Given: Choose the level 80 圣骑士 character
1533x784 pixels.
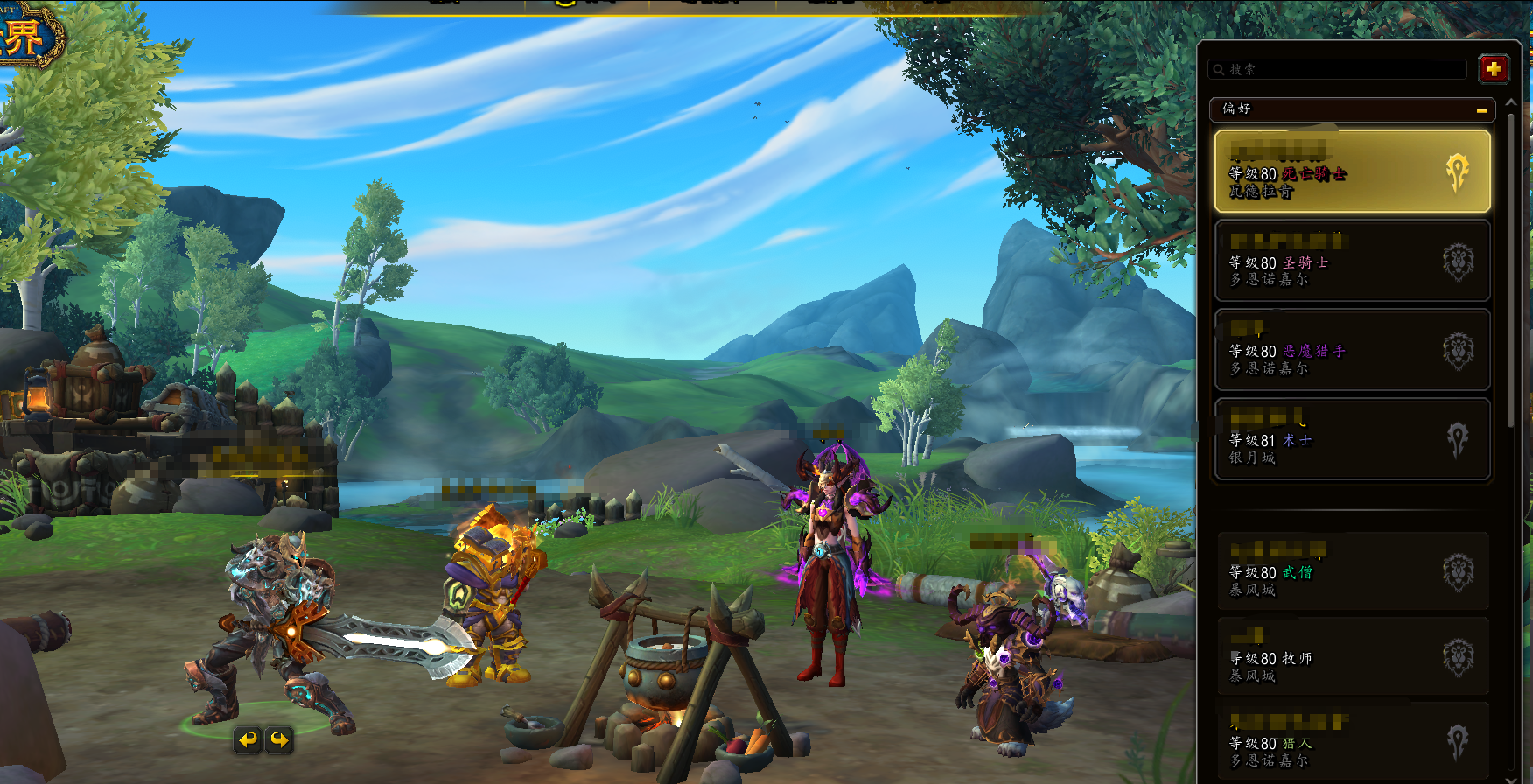Looking at the screenshot, I should tap(1352, 261).
